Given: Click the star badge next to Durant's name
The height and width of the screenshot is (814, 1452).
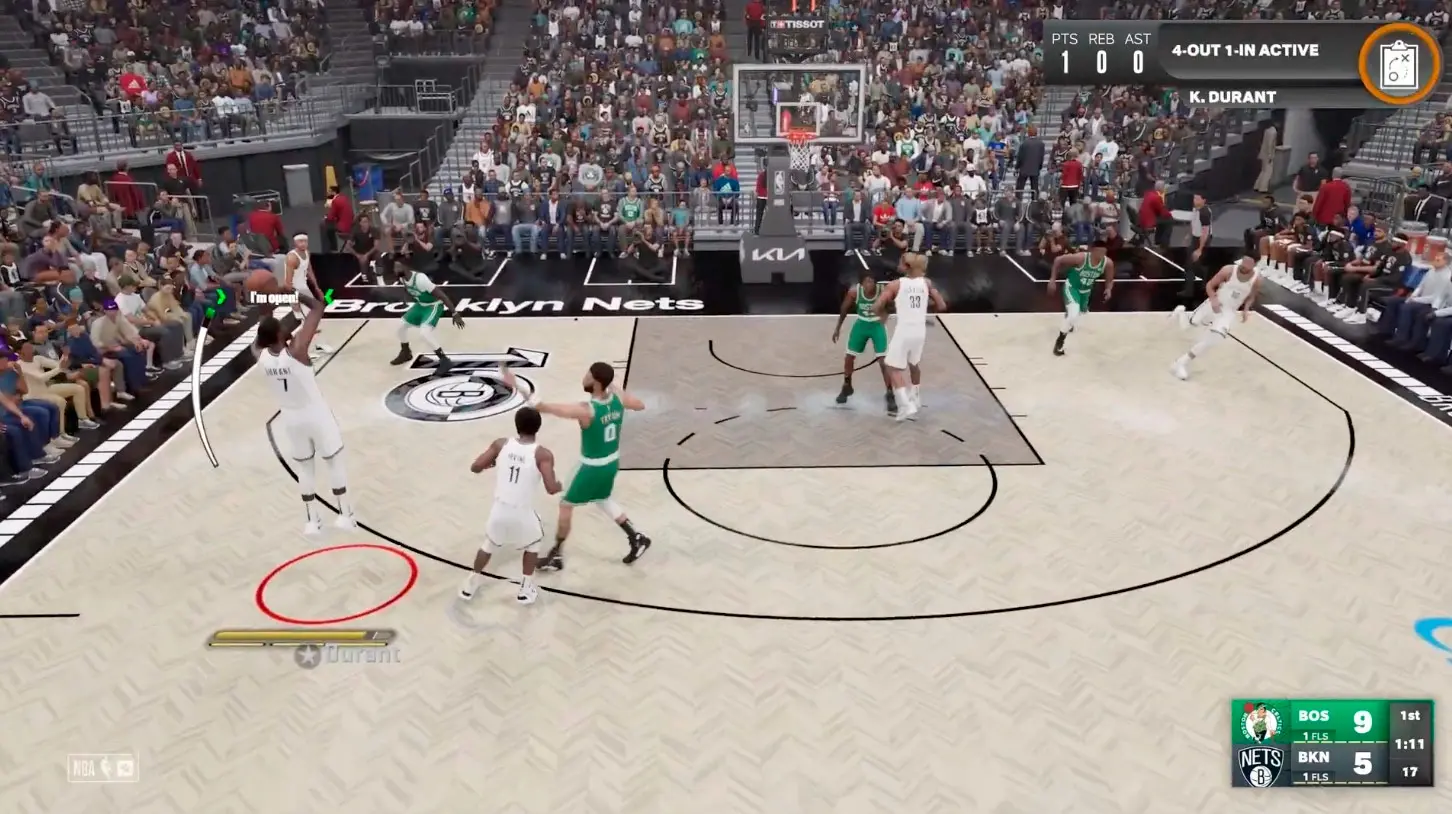Looking at the screenshot, I should pos(305,654).
